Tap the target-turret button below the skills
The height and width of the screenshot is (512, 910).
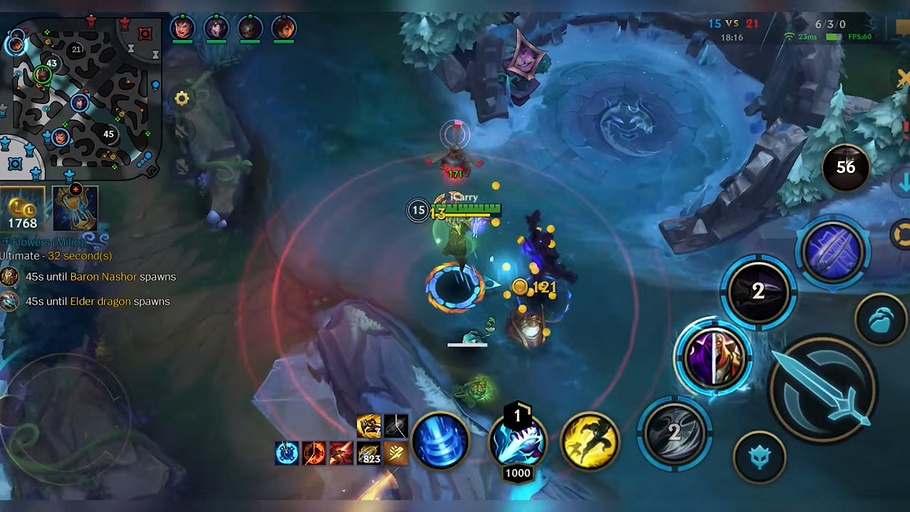[759, 457]
